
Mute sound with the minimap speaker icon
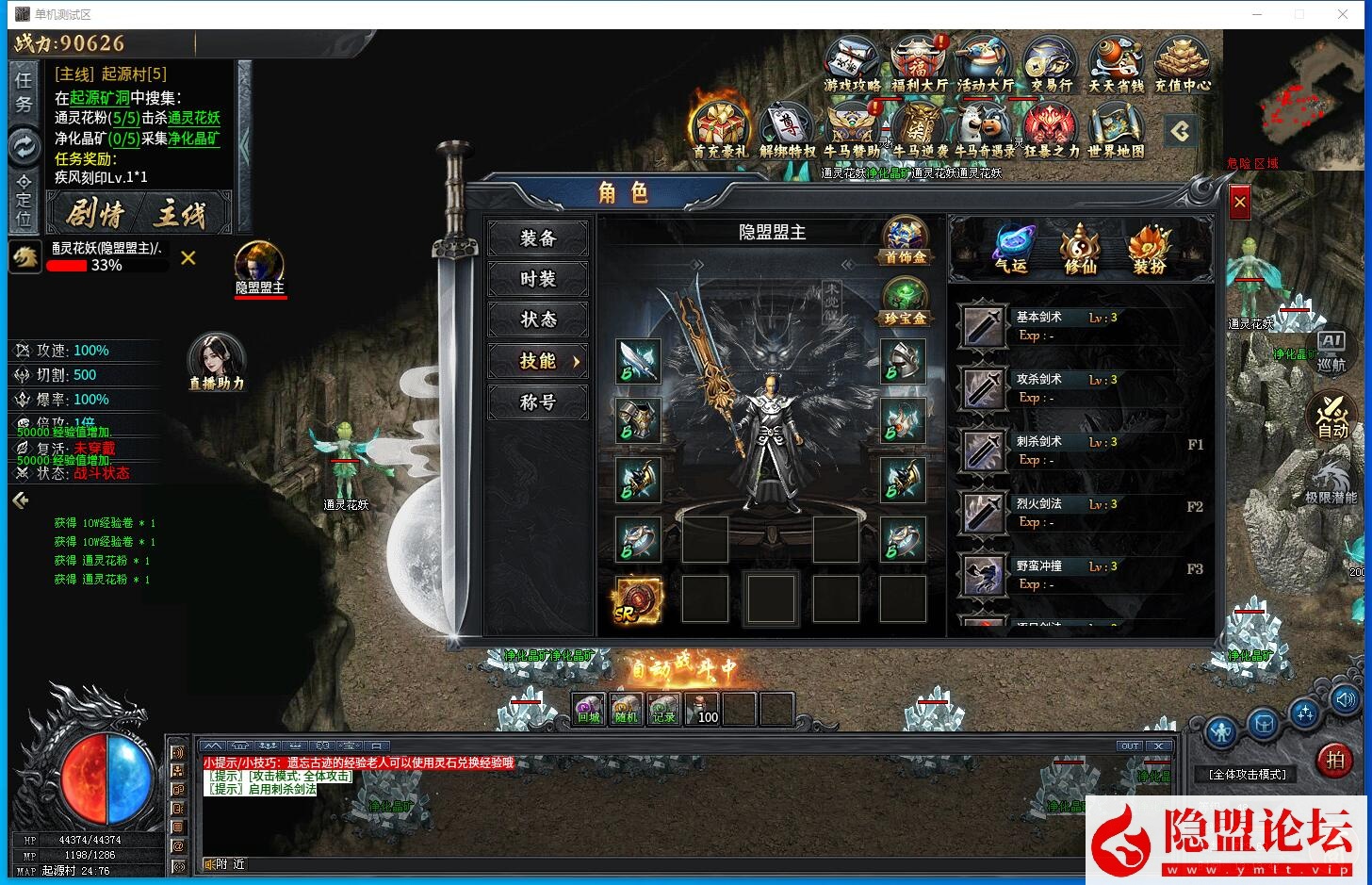coord(1346,698)
